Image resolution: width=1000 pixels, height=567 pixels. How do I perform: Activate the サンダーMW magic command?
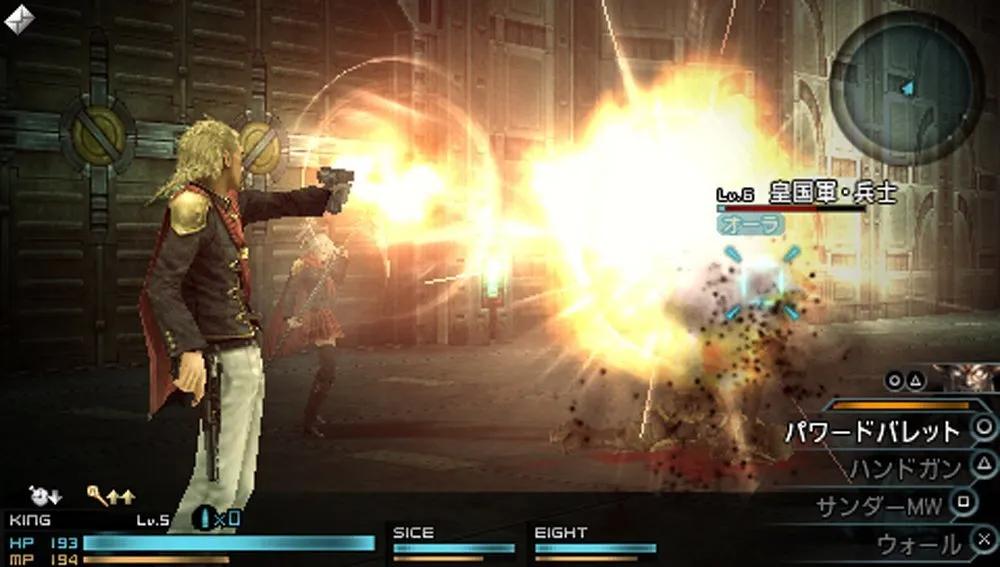point(878,506)
